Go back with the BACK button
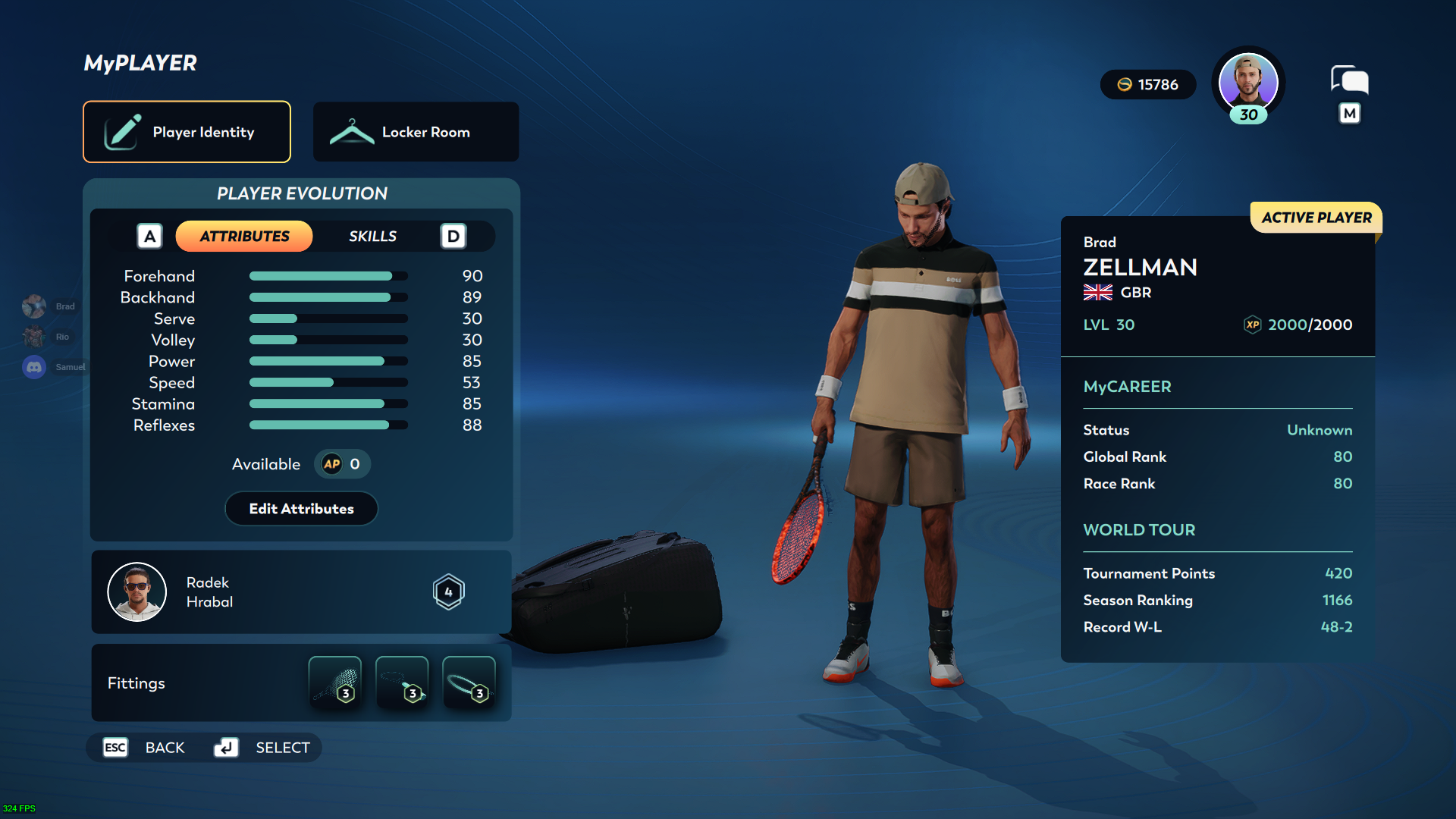Screen dimensions: 1456x819 [145, 748]
